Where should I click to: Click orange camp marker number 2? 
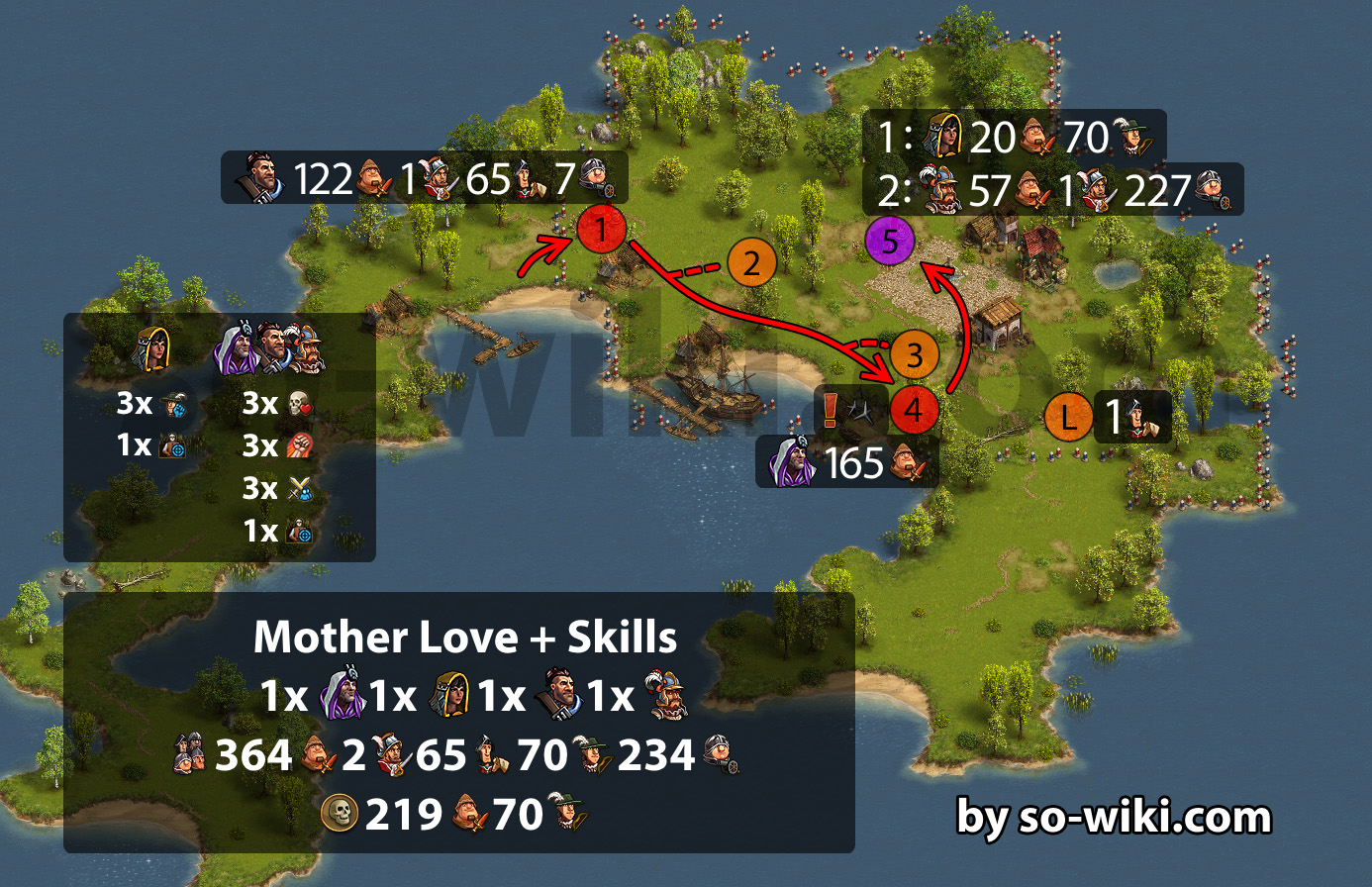tap(752, 263)
